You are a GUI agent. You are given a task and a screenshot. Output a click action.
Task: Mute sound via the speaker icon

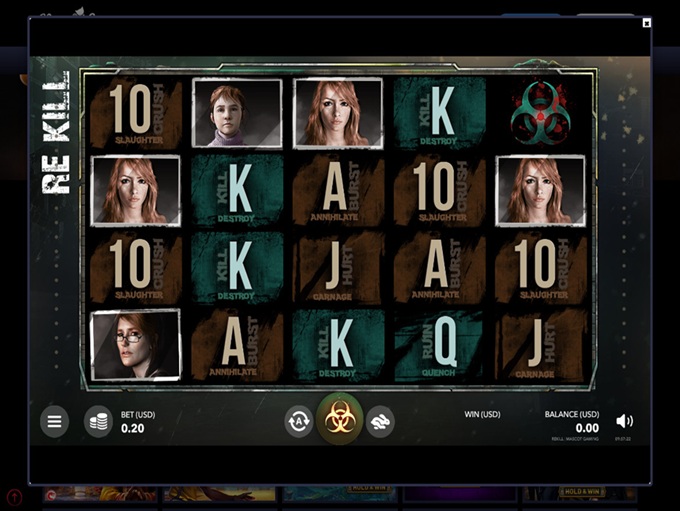(x=625, y=421)
